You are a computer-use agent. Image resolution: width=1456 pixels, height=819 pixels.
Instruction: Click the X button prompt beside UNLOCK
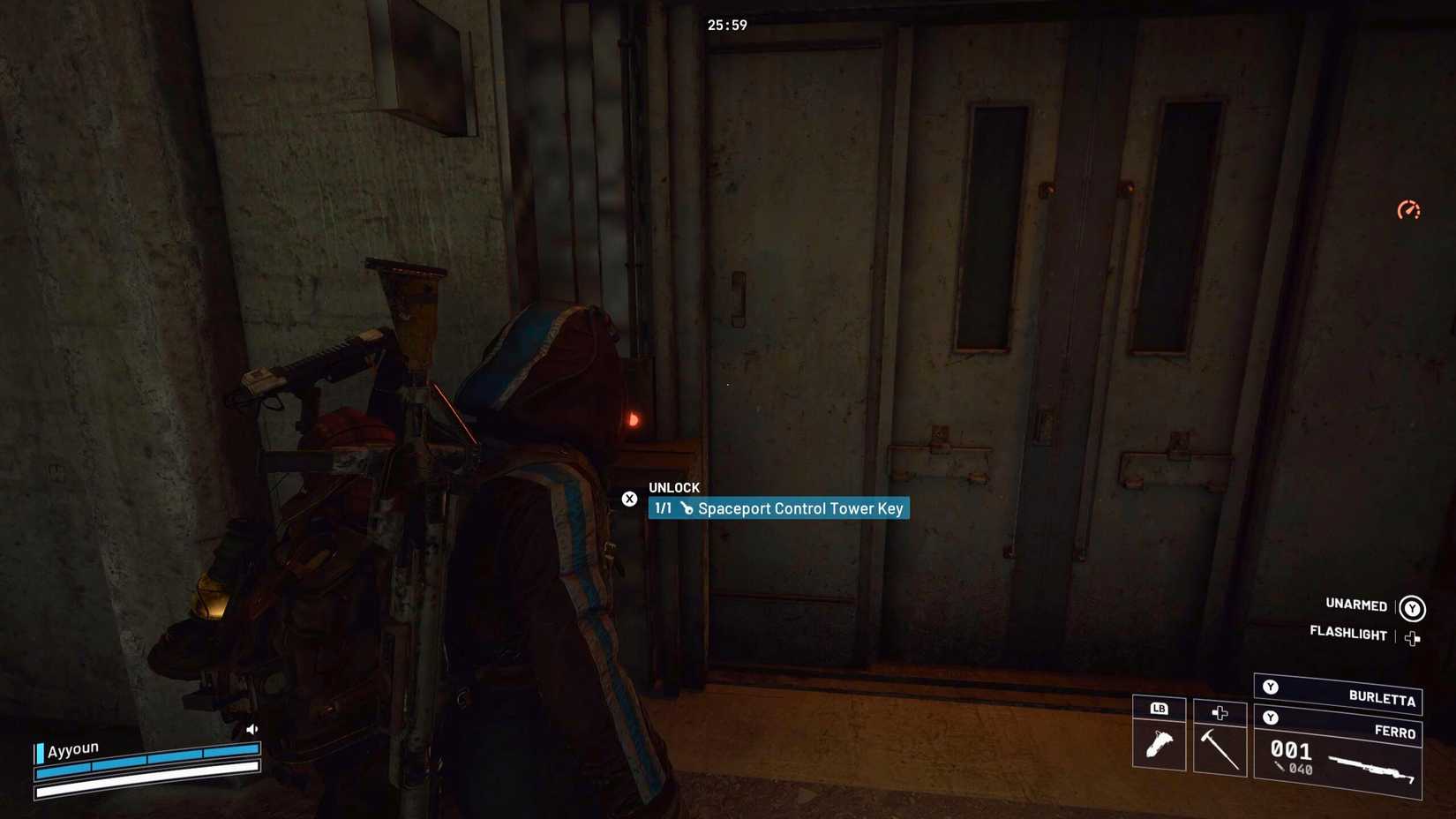pos(629,499)
